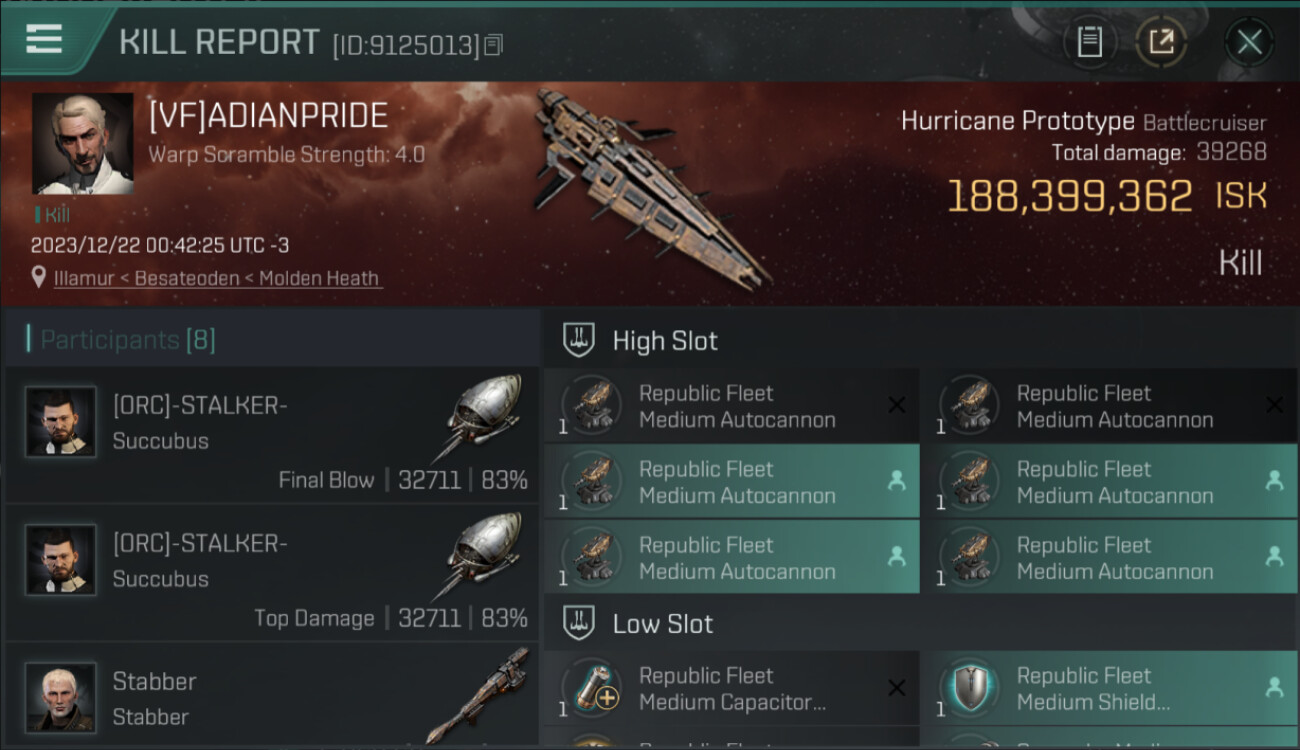View ADIANPRIDE's character portrait
The height and width of the screenshot is (750, 1300).
click(x=82, y=144)
